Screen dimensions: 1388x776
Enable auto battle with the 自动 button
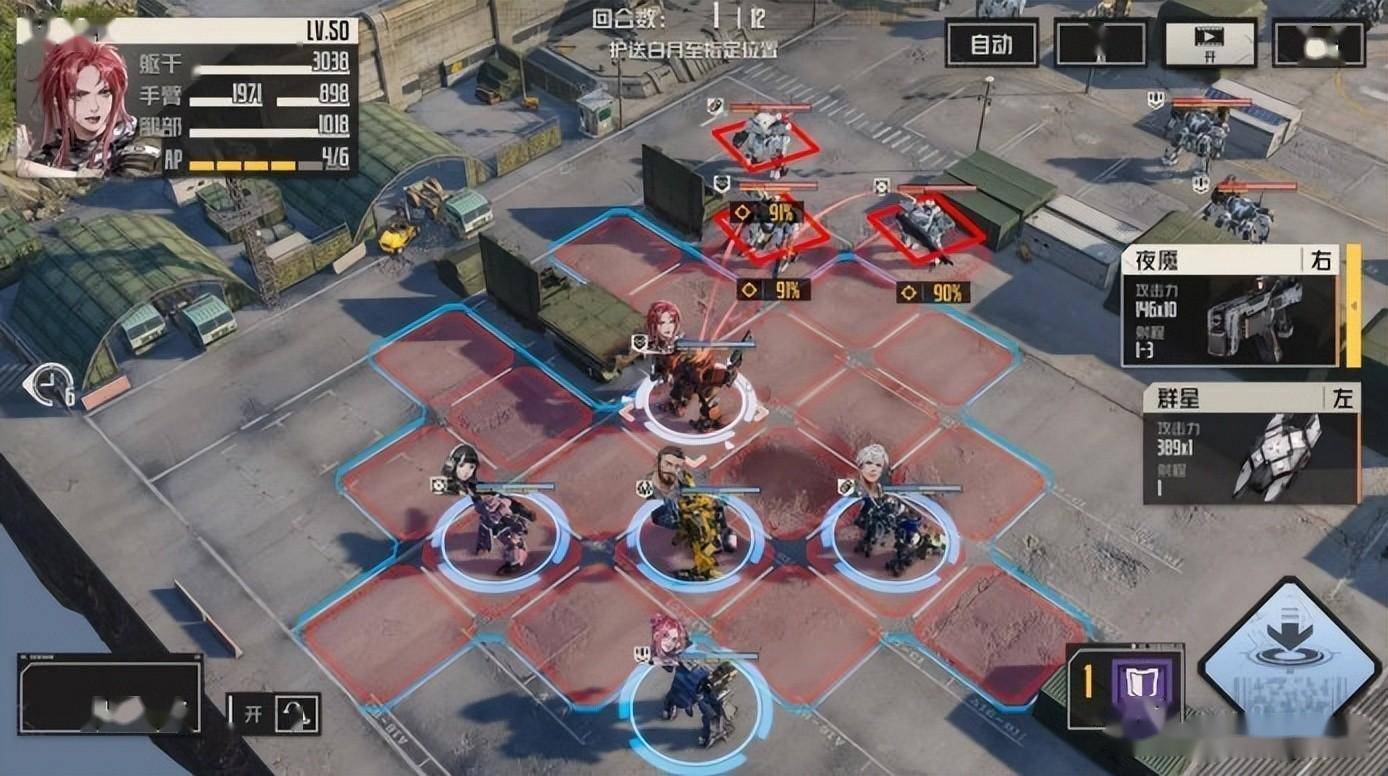(991, 44)
